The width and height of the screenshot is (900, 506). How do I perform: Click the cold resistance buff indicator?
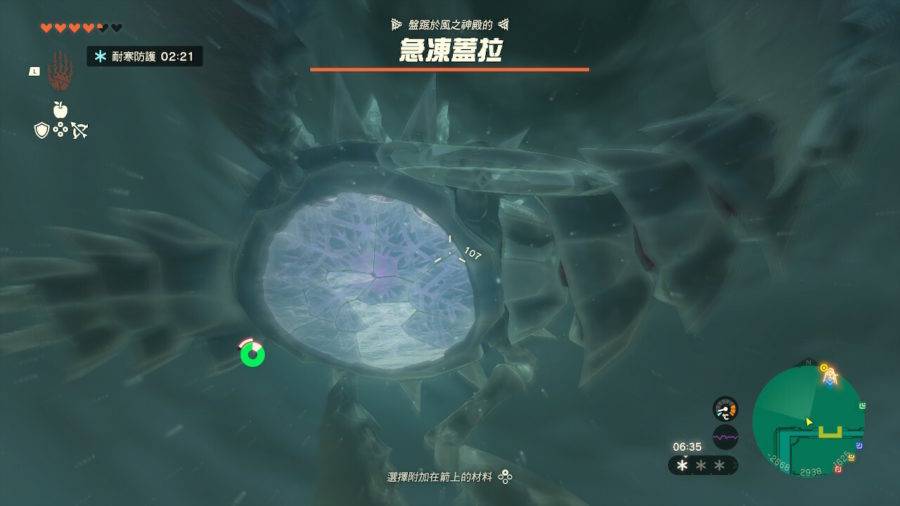(x=145, y=56)
